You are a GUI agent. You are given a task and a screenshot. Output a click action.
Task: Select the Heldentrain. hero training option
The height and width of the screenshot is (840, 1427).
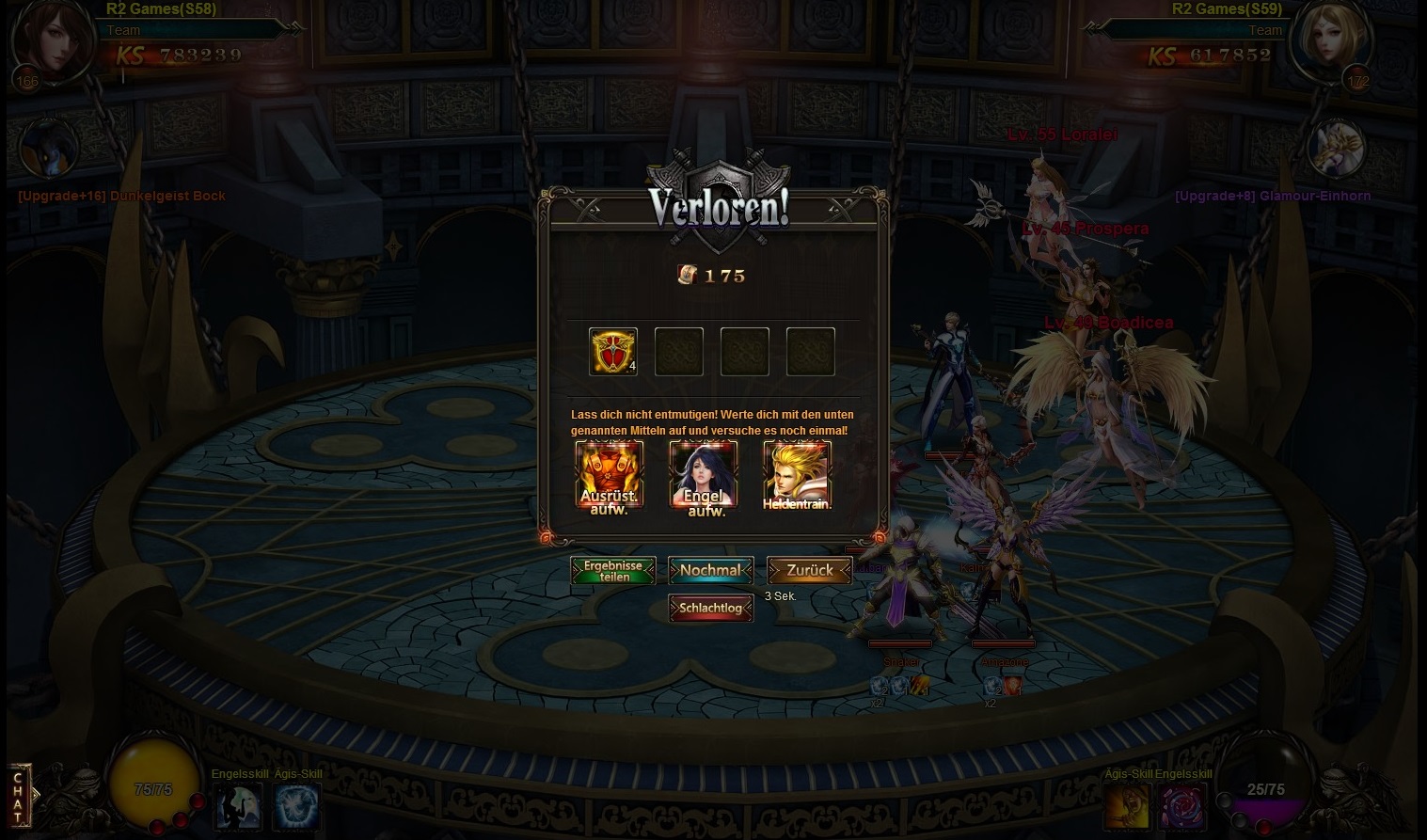click(x=797, y=476)
